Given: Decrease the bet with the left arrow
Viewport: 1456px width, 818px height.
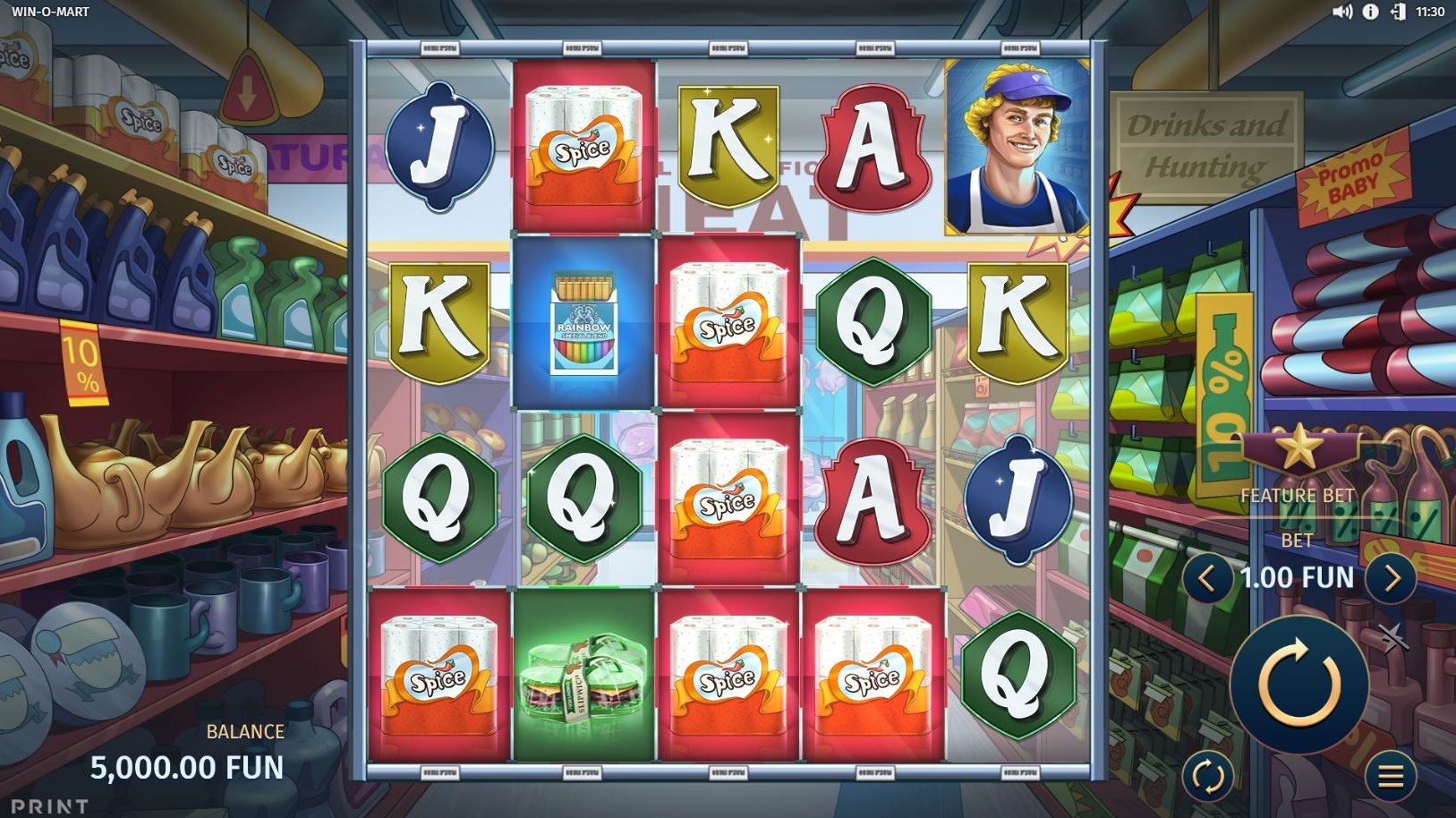Looking at the screenshot, I should [x=1205, y=577].
